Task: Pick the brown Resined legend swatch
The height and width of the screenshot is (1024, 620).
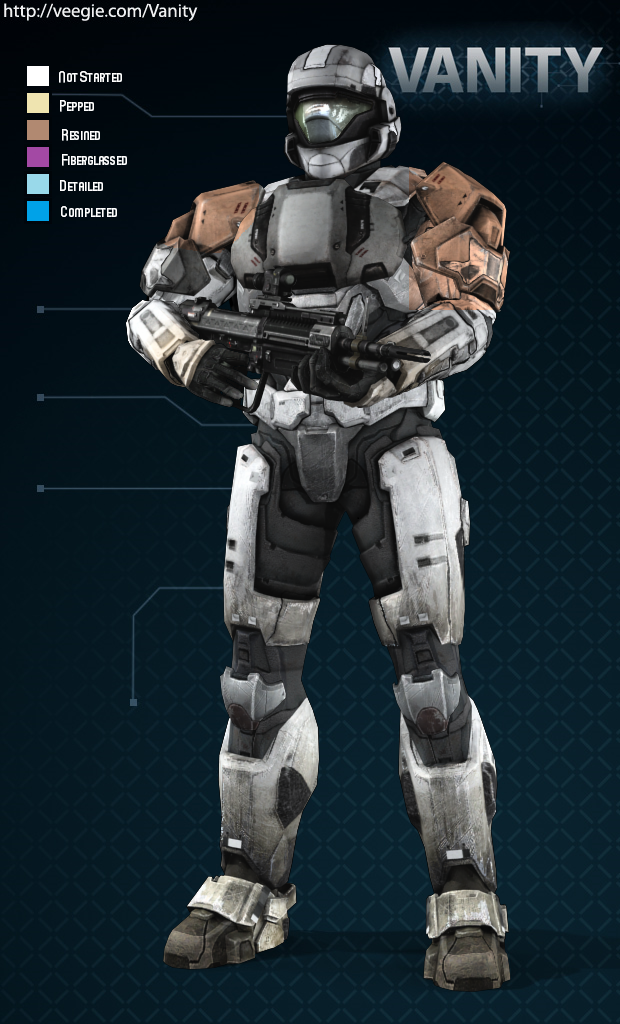Action: click(38, 130)
